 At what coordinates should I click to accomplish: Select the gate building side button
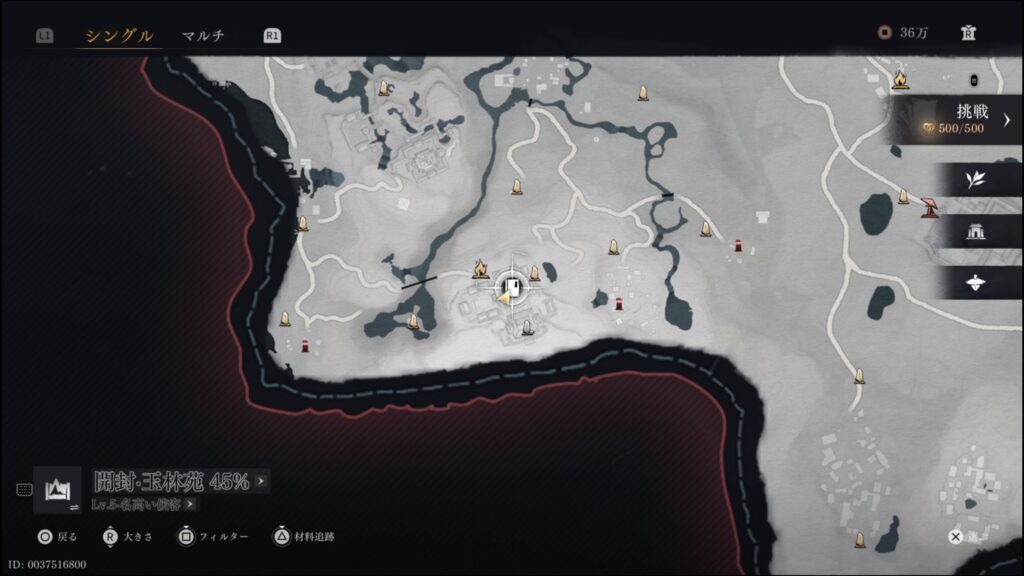pos(975,232)
